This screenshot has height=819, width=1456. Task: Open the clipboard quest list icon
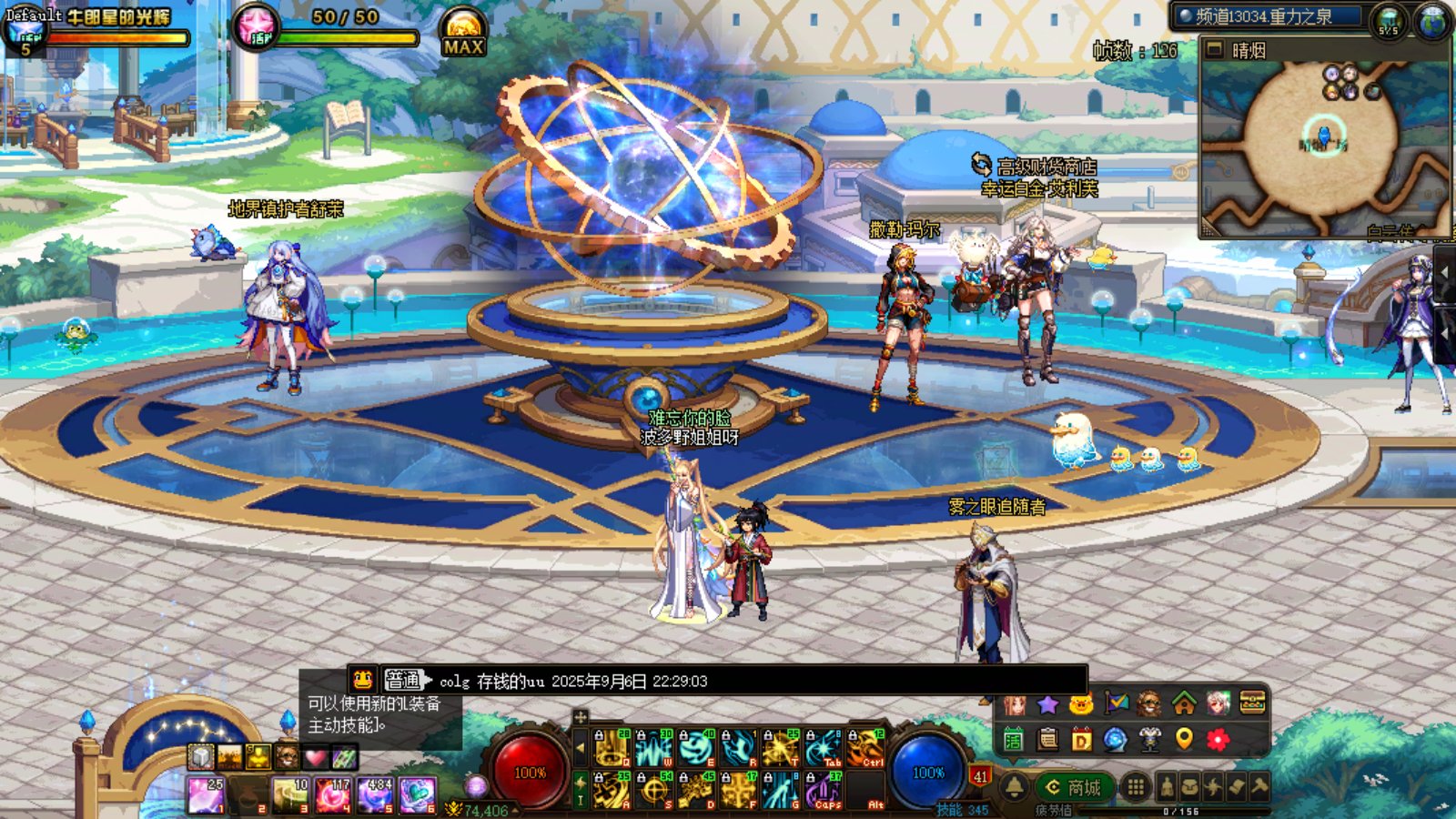point(1047,739)
